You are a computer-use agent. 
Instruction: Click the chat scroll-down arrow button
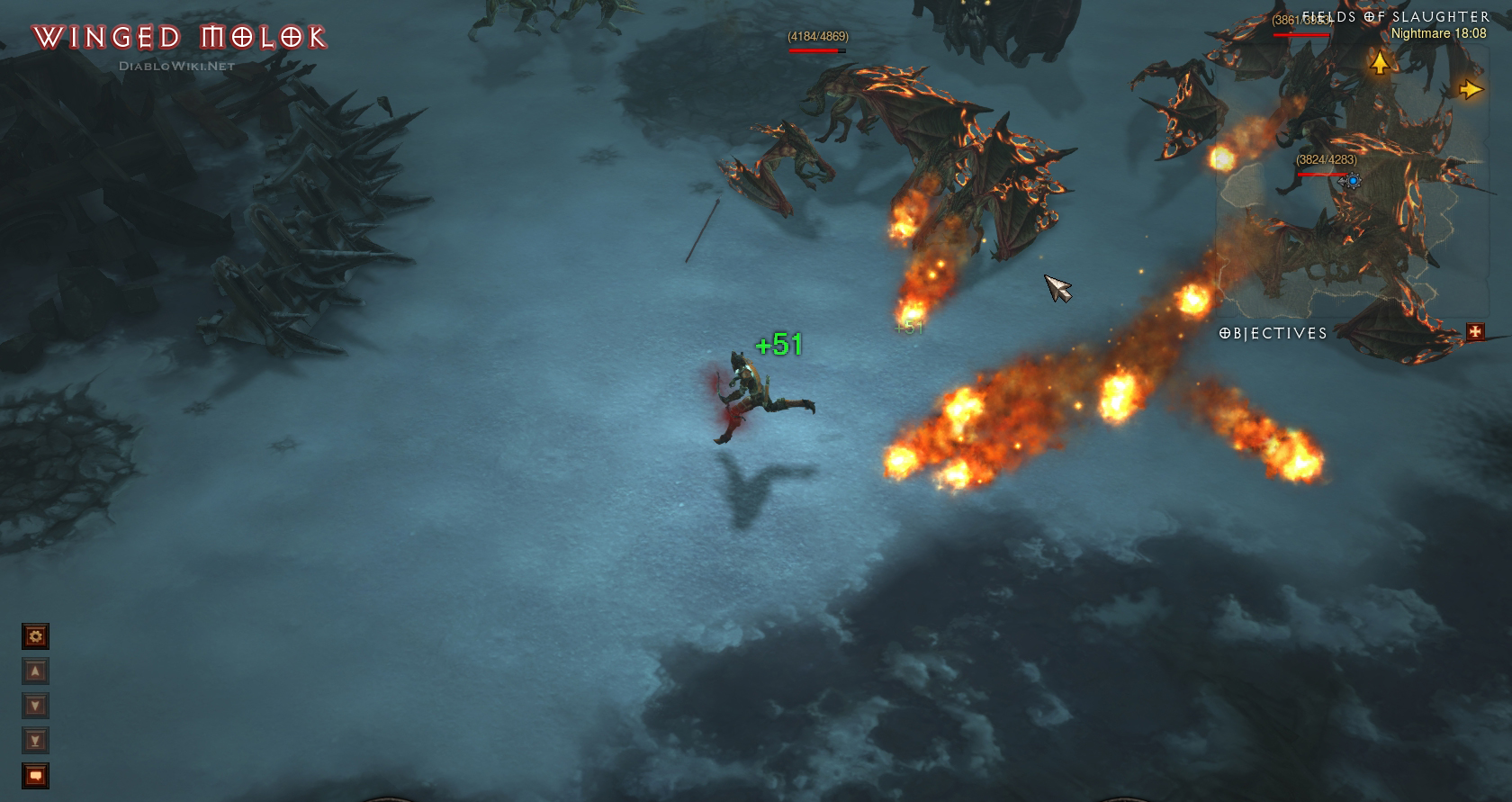tap(35, 706)
